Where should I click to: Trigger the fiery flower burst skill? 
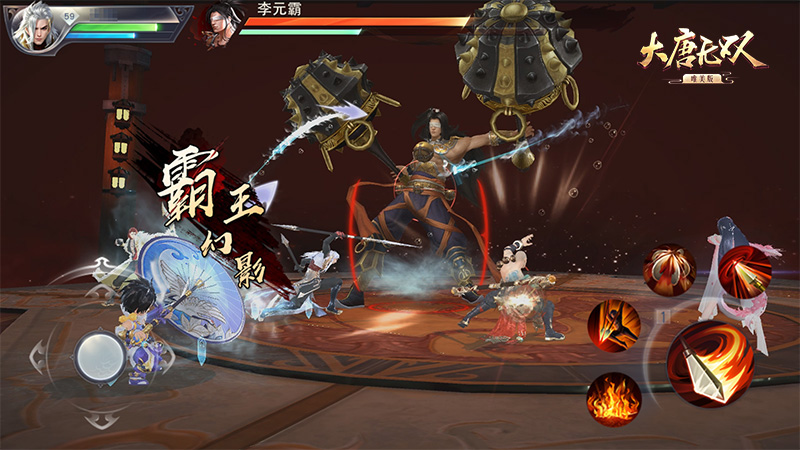(x=668, y=269)
